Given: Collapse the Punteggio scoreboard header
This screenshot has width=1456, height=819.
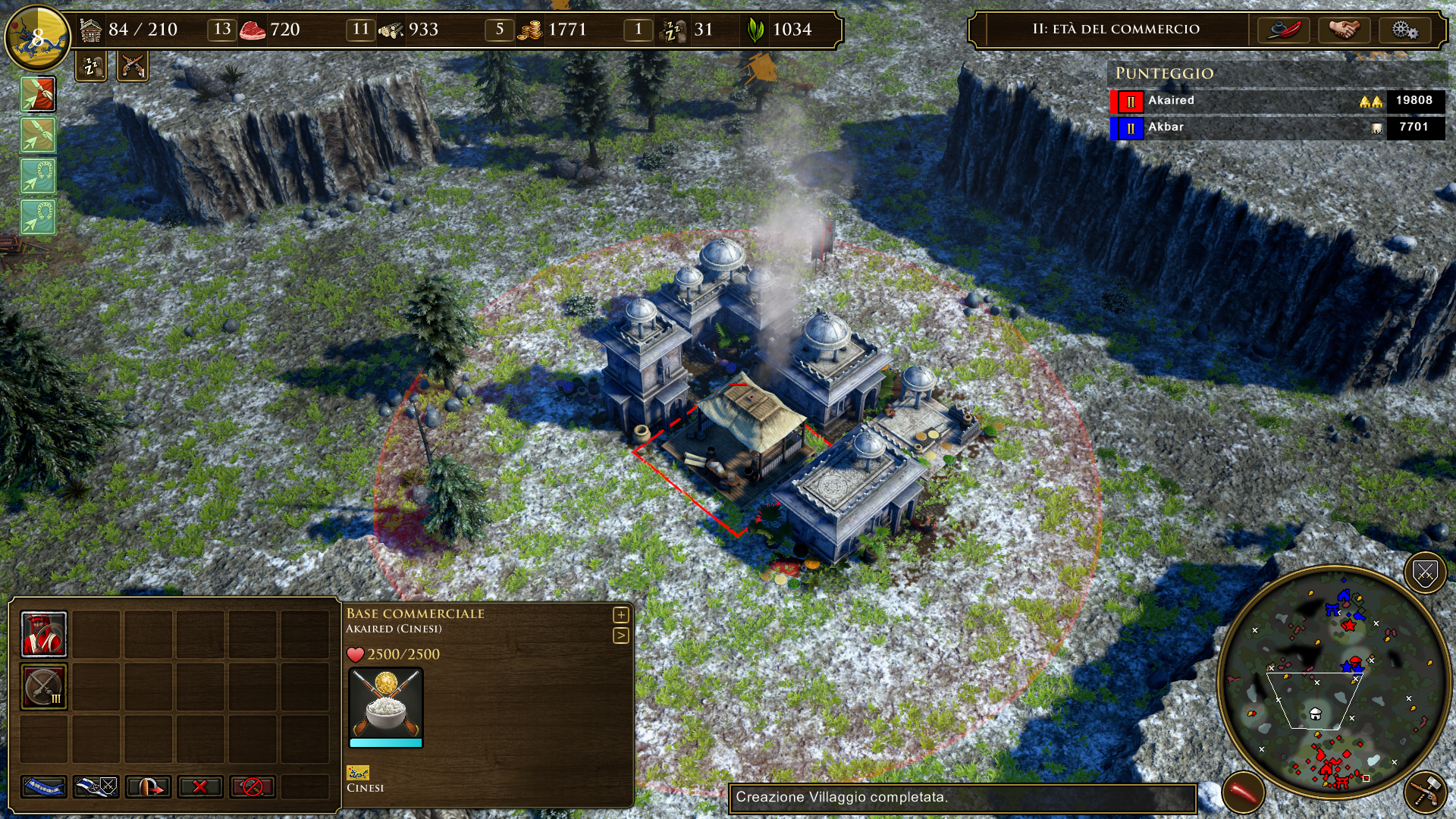Looking at the screenshot, I should click(x=1164, y=74).
